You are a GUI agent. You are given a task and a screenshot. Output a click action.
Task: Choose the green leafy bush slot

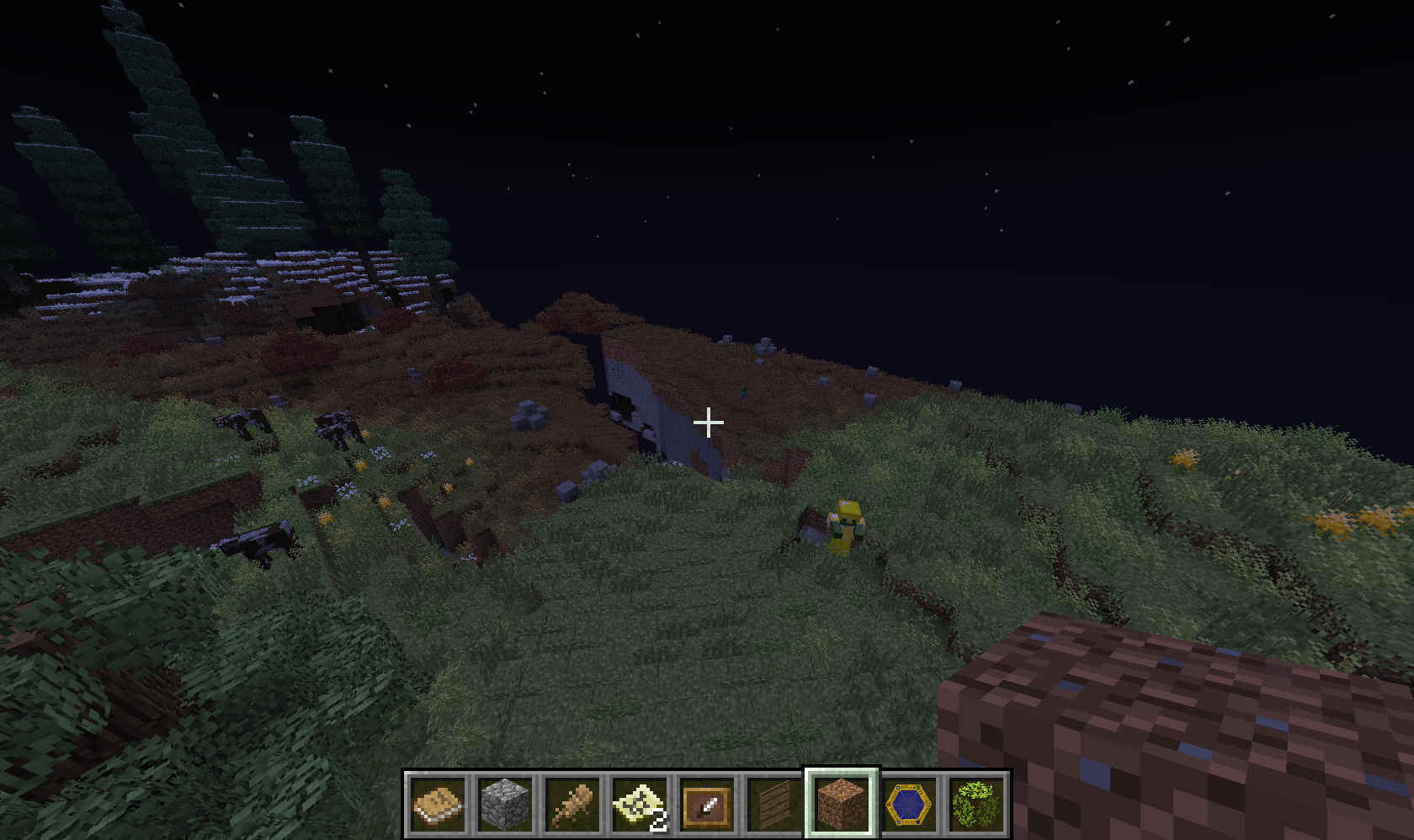click(x=976, y=805)
